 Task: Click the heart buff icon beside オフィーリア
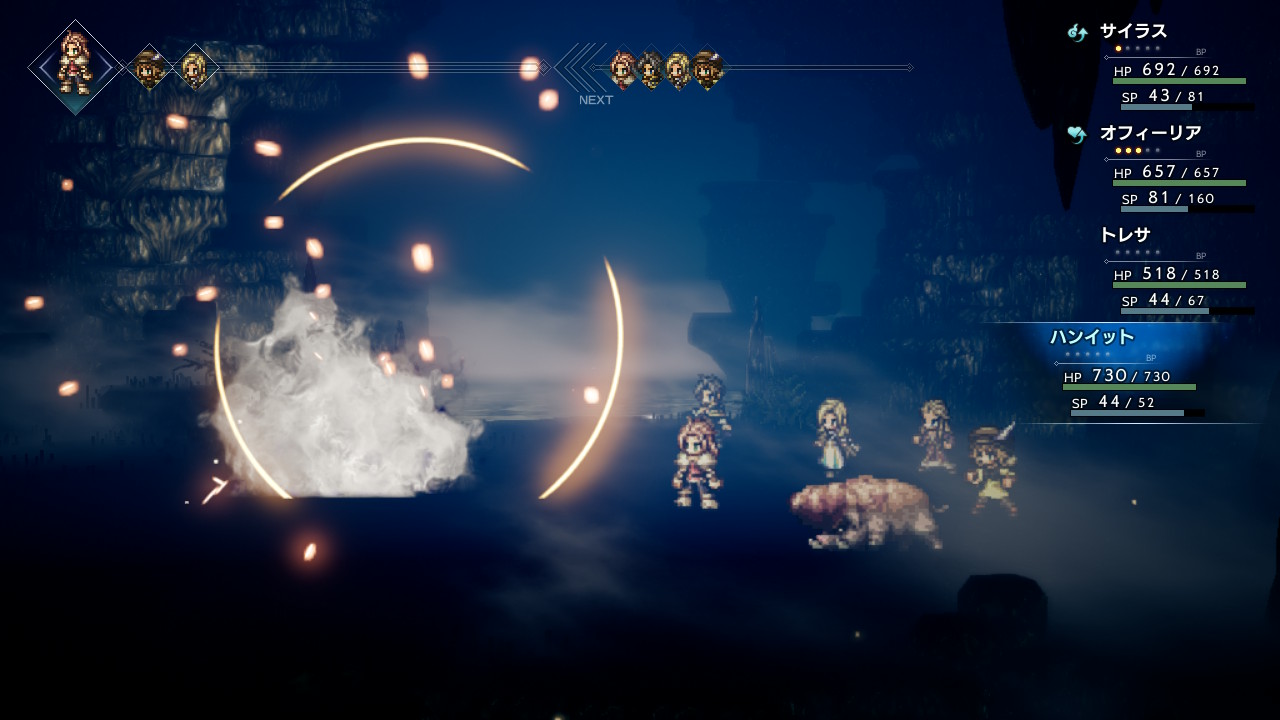tap(1077, 134)
